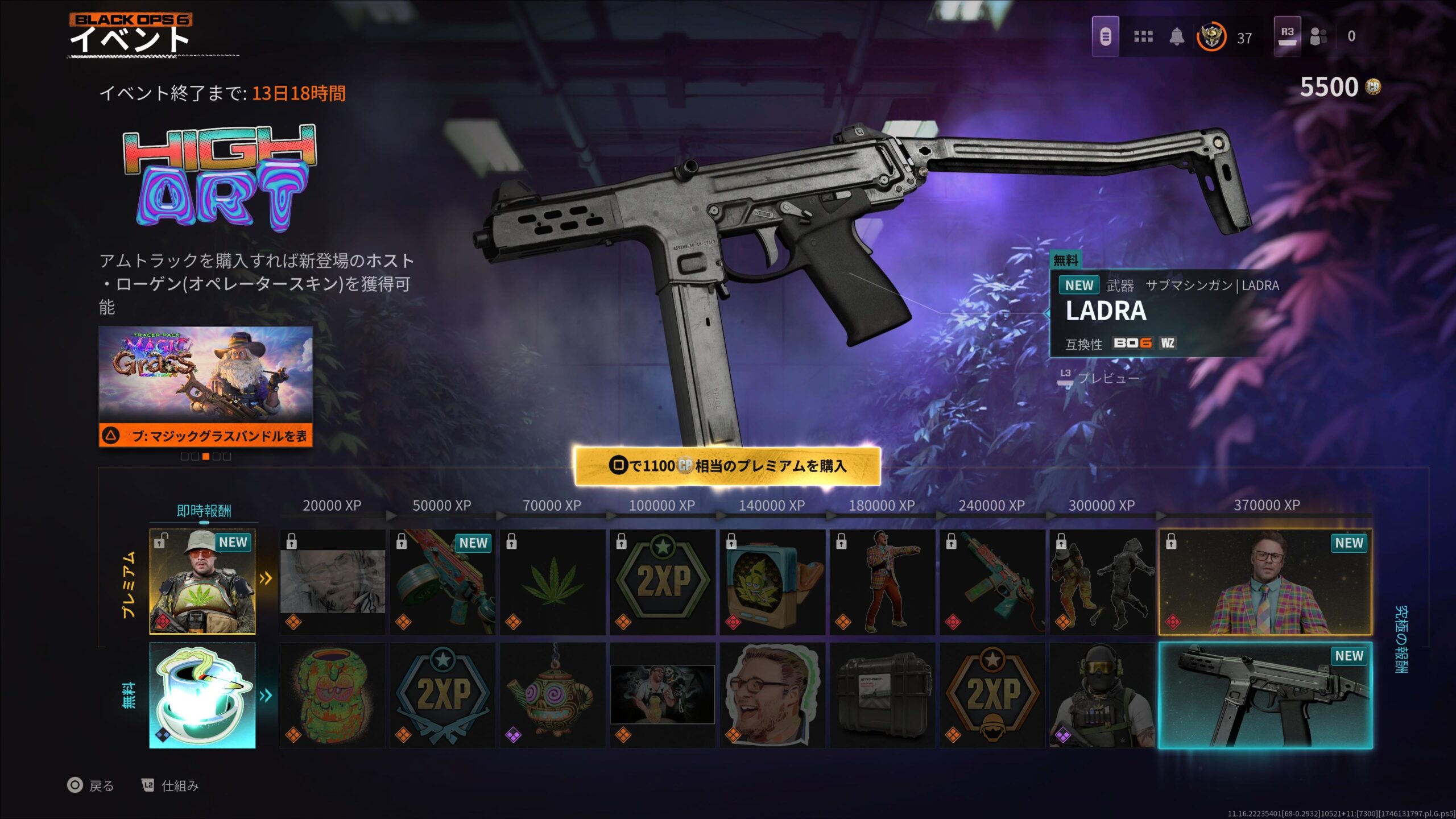The image size is (1456, 819).
Task: Select the dancing plaid-suit emote reward
Action: tap(882, 582)
